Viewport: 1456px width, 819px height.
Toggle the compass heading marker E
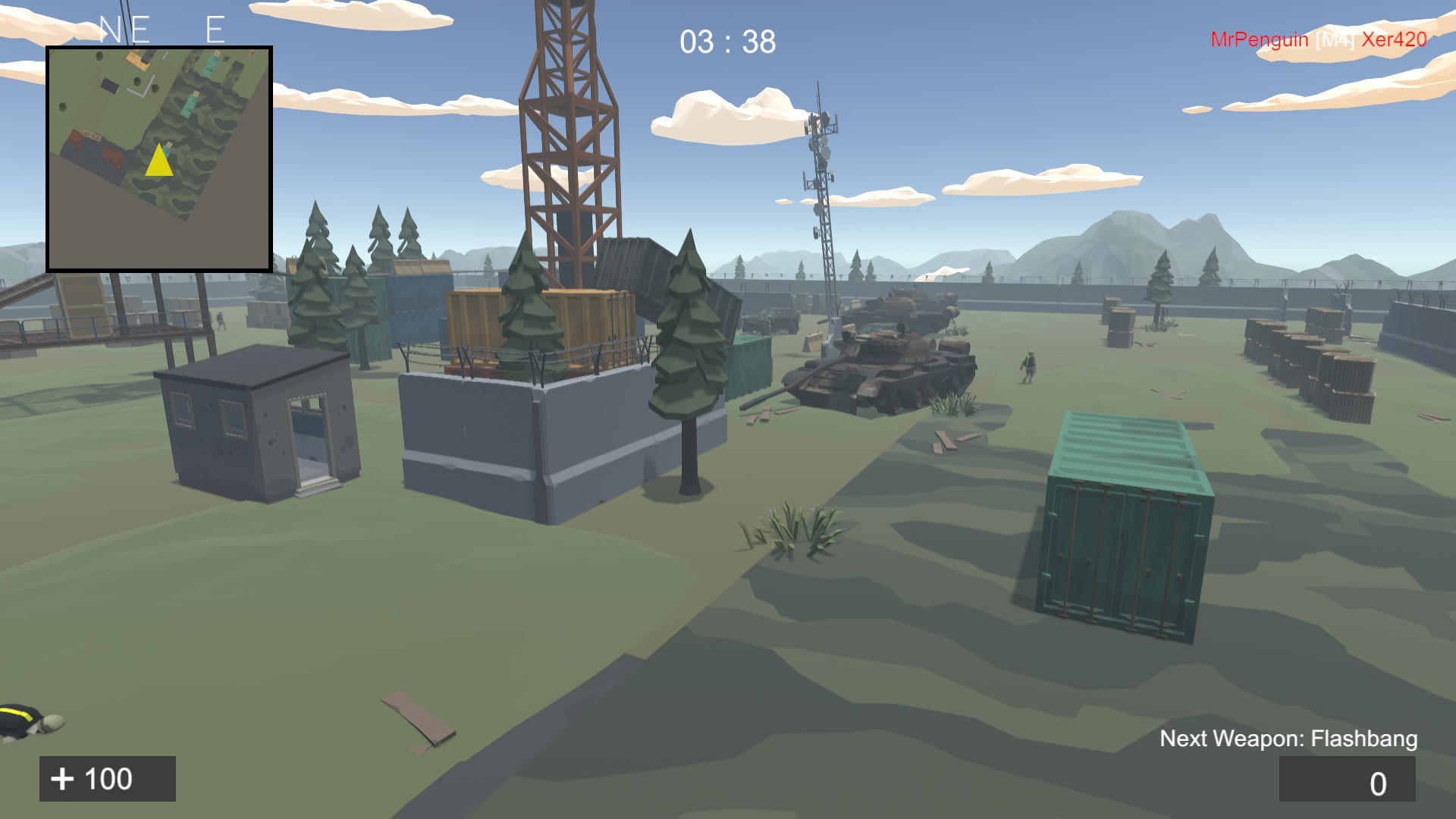pyautogui.click(x=216, y=27)
